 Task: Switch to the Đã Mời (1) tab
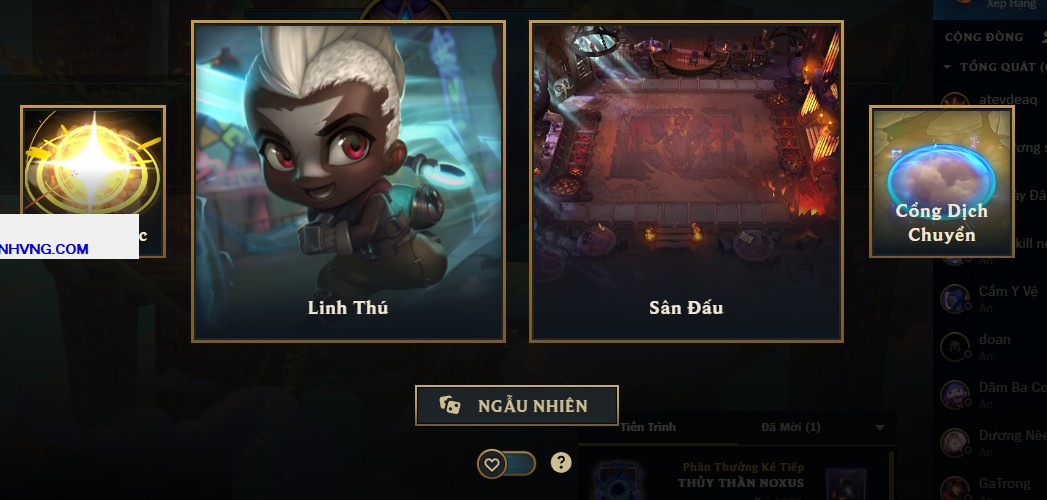pos(790,427)
